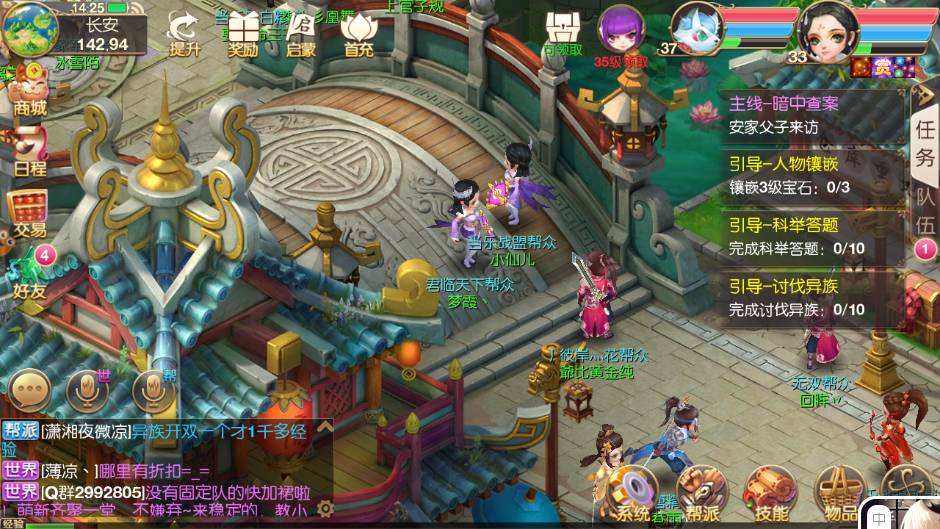
Task: Open the 商城 shop
Action: 28,90
